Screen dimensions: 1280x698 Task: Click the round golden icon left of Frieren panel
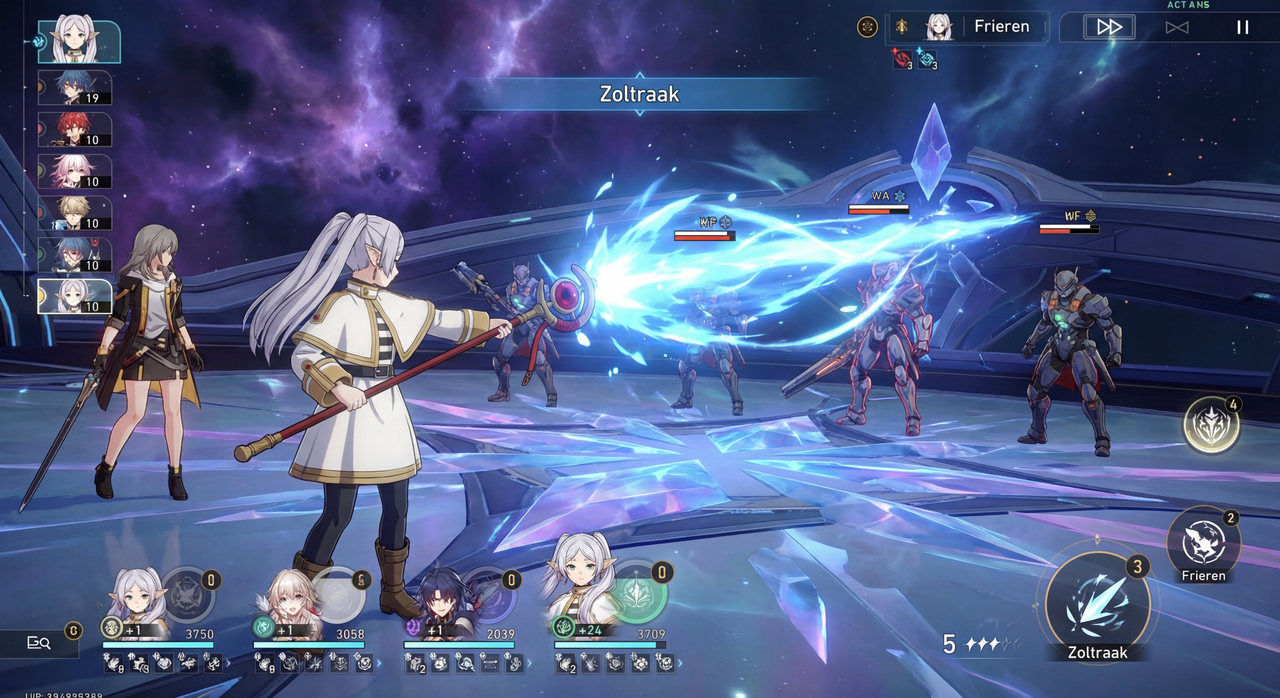point(867,27)
